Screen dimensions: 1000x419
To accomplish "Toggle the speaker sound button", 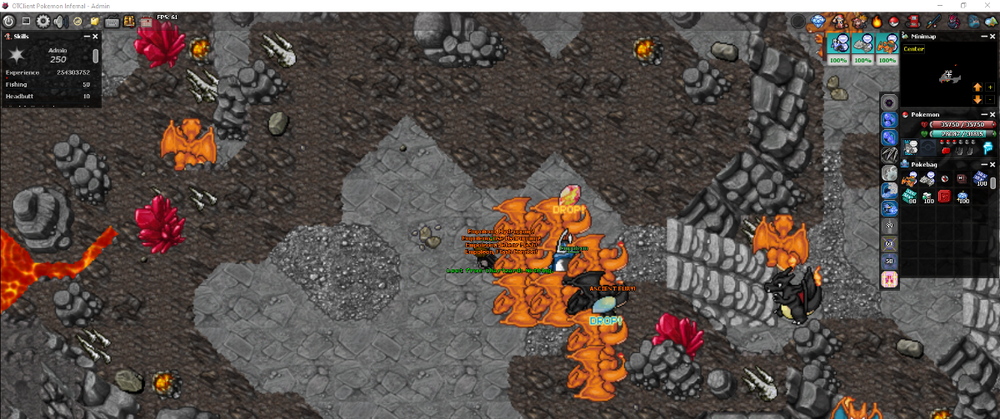I will [x=60, y=21].
